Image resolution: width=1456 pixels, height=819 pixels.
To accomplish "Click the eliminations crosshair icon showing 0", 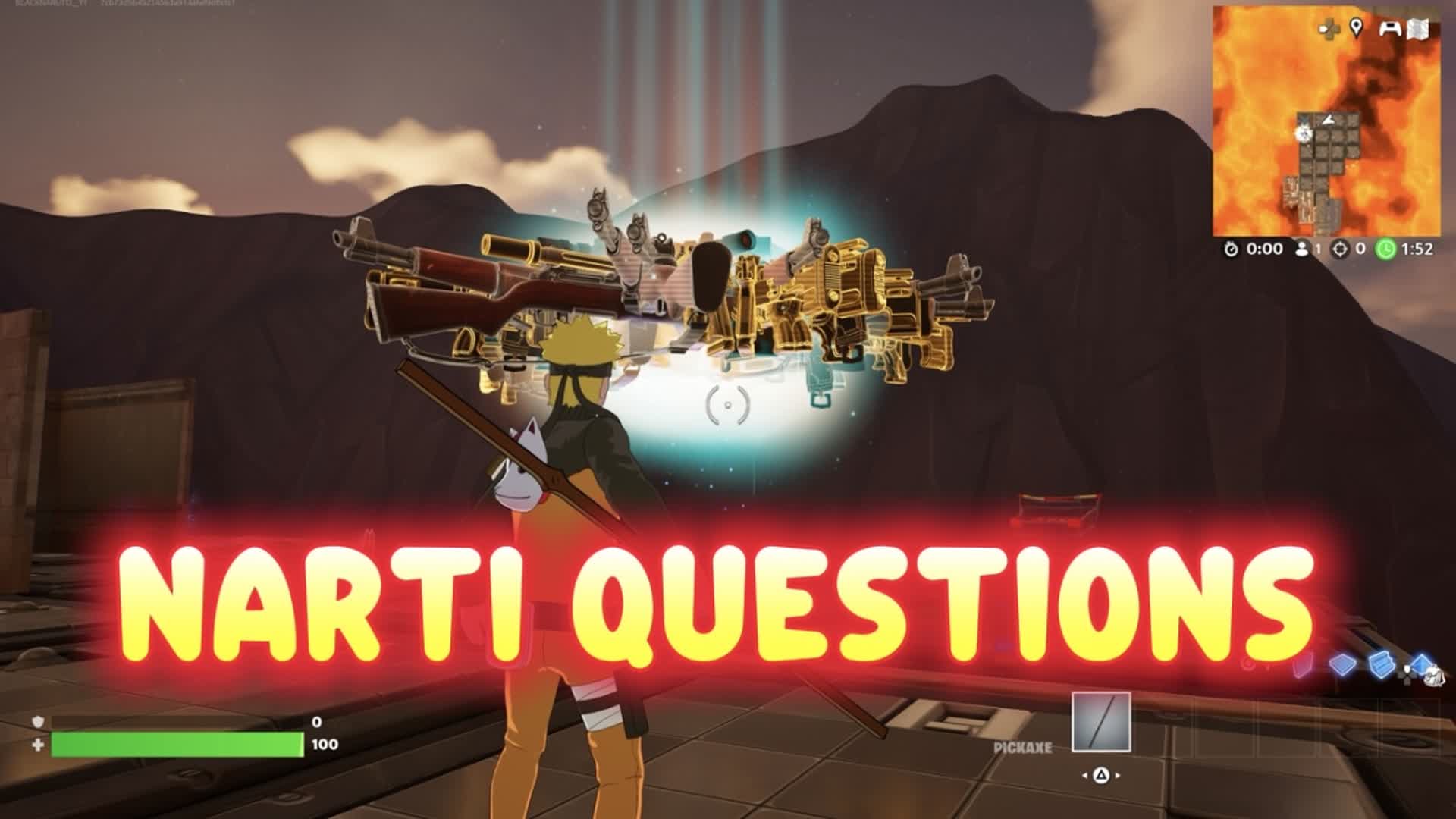I will (x=1340, y=248).
